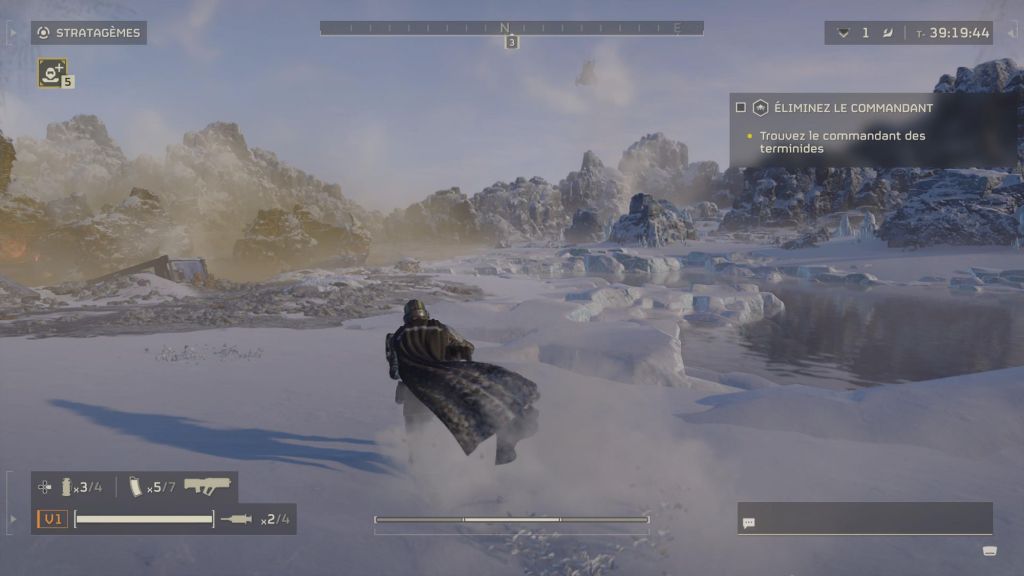Check the Éliminez le commandant objective box
1024x576 pixels.
coord(741,108)
